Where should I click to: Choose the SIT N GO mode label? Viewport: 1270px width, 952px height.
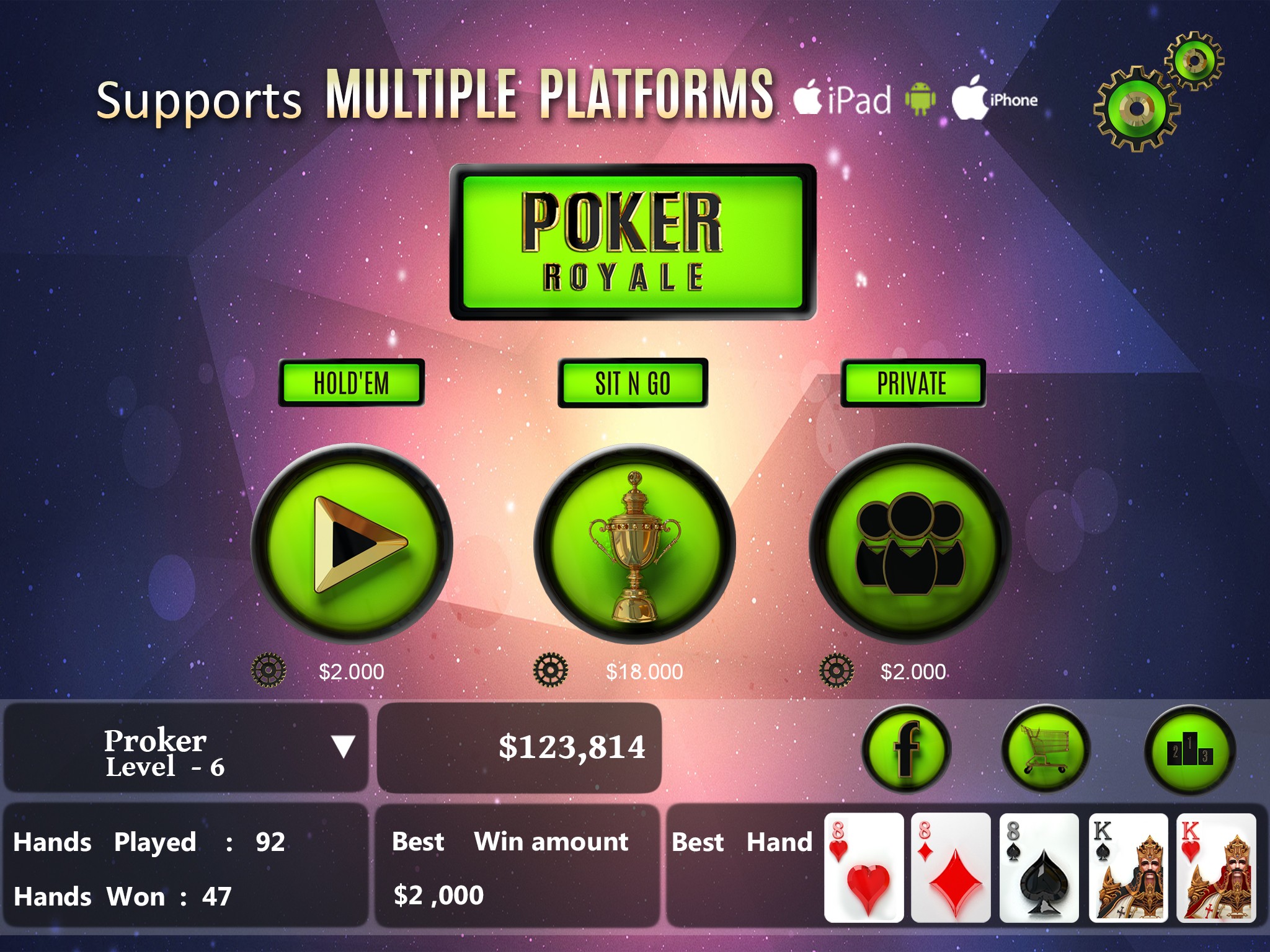click(x=633, y=383)
